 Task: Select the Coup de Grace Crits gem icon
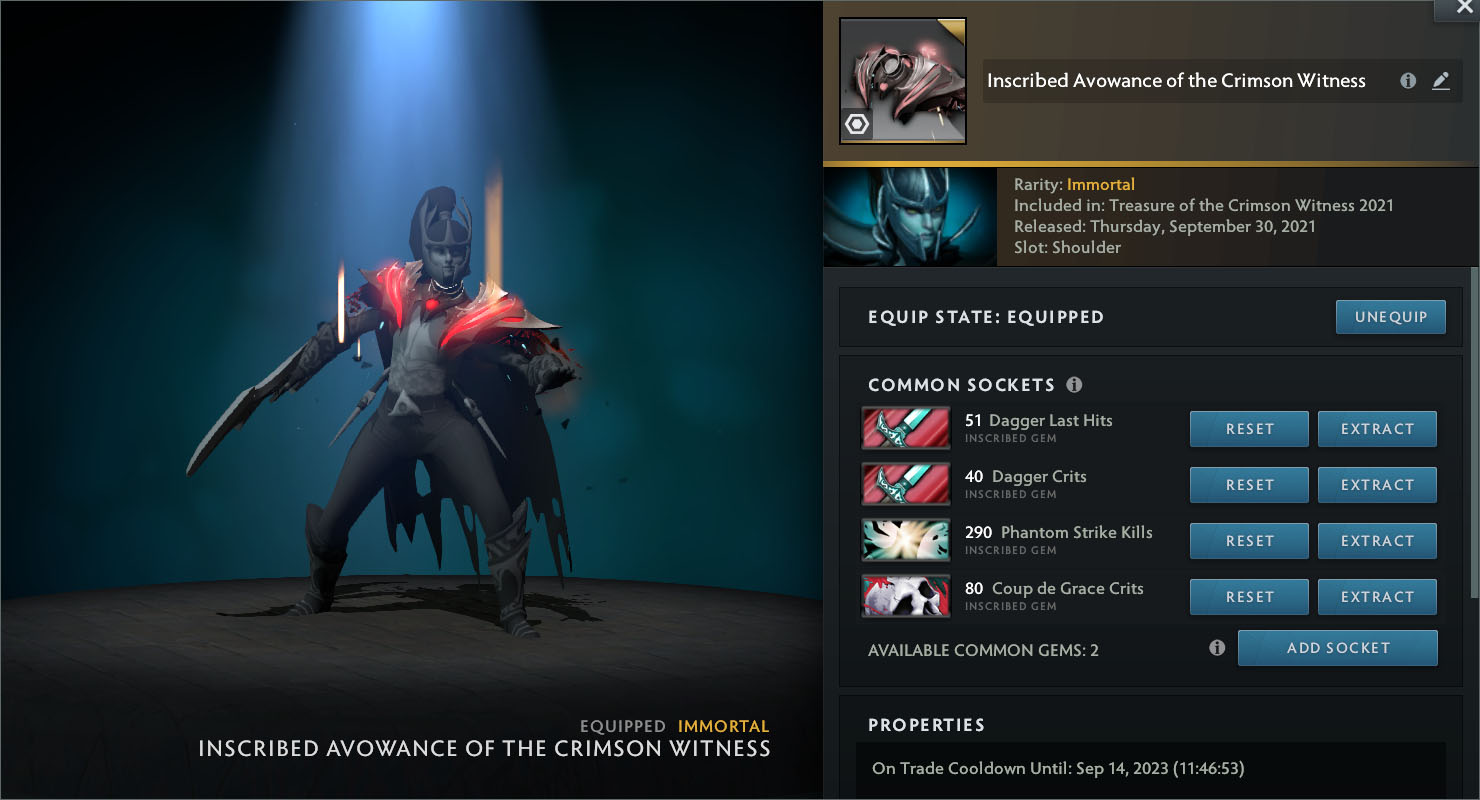pyautogui.click(x=905, y=597)
